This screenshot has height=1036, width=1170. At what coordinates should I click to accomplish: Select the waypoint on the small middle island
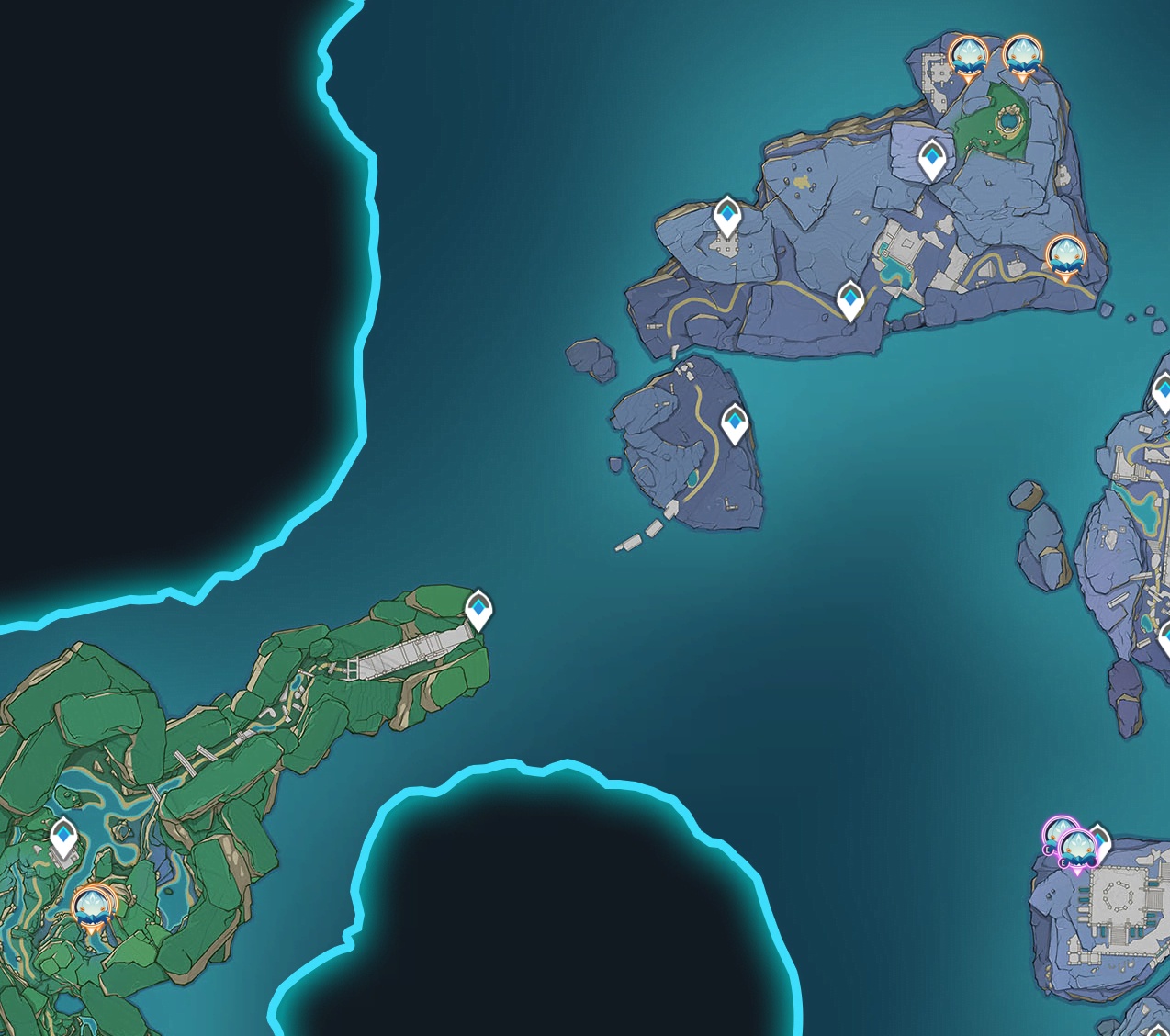735,423
